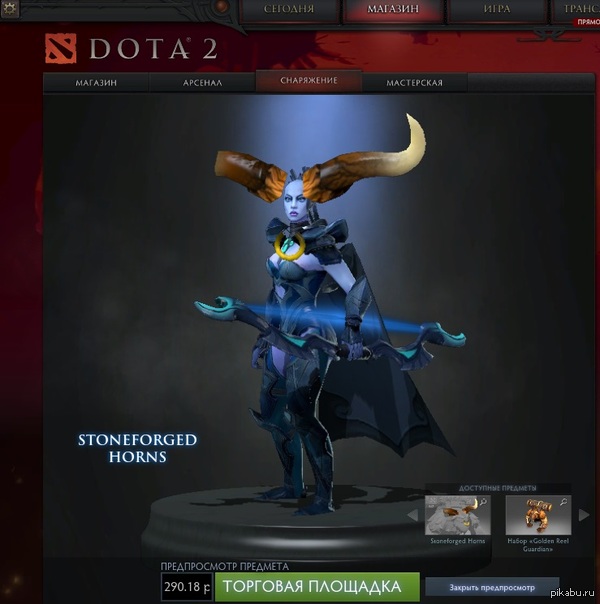Switch to the top Магазин navigation tab
The width and height of the screenshot is (600, 604).
(x=392, y=11)
